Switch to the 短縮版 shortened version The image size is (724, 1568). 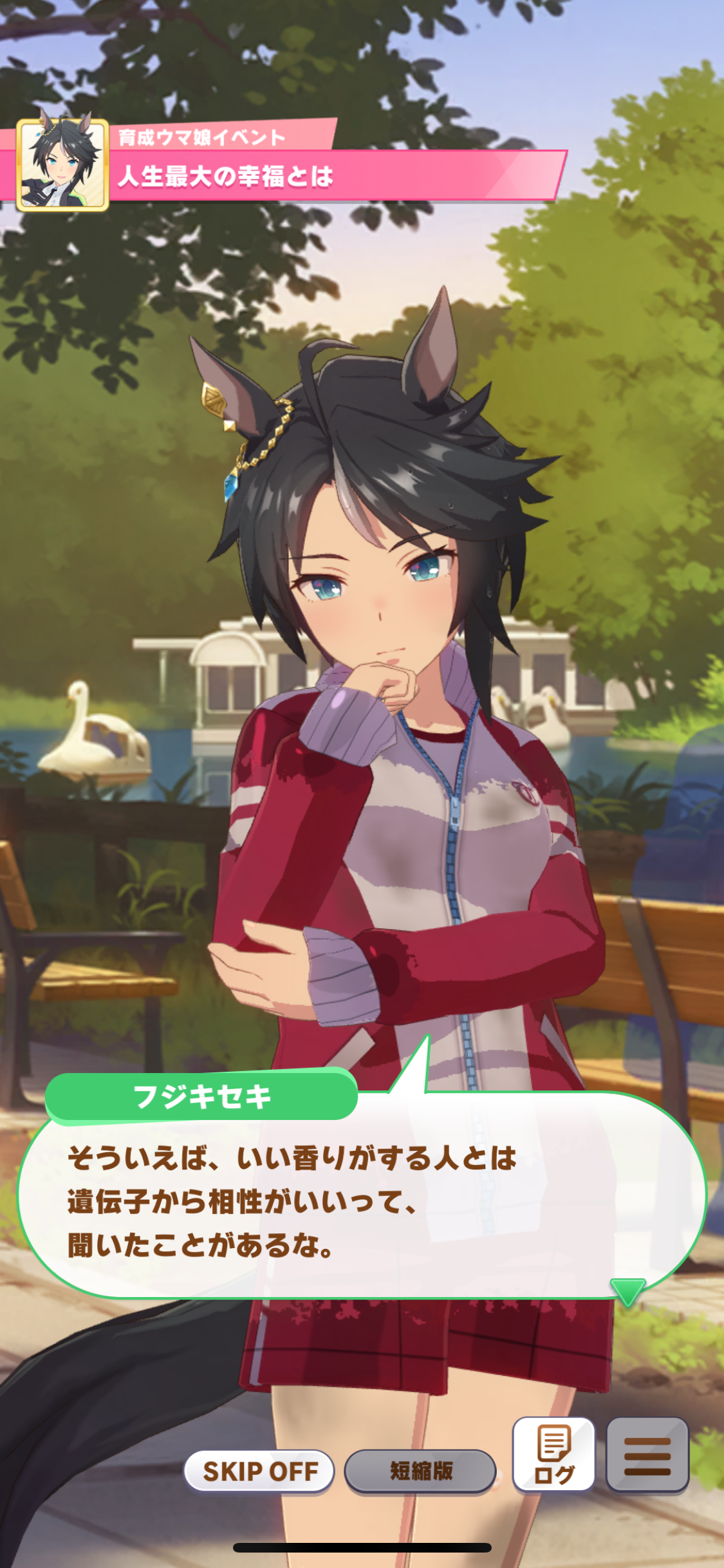tap(420, 1471)
